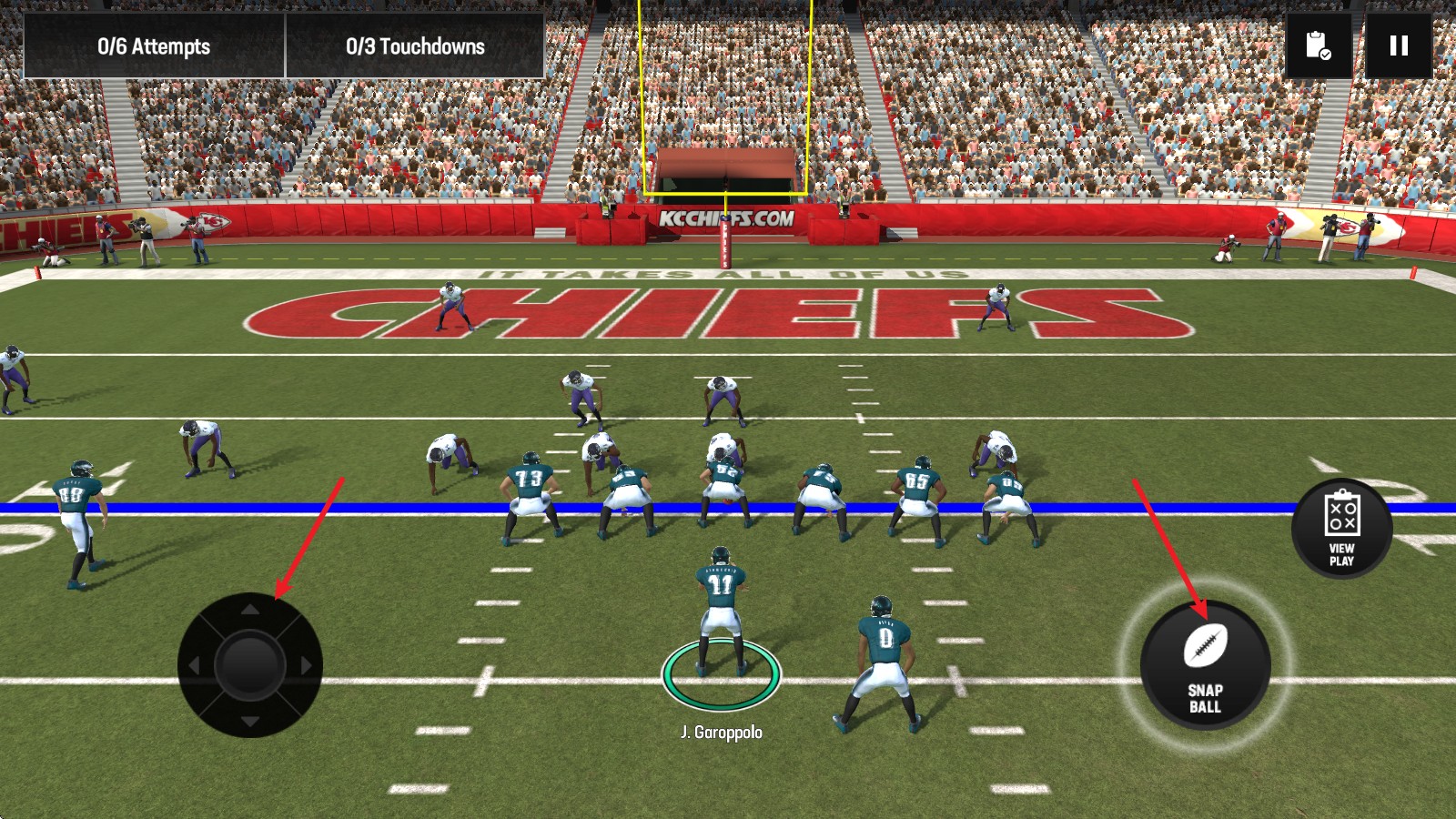Click the virtual joystick center

coord(250,665)
